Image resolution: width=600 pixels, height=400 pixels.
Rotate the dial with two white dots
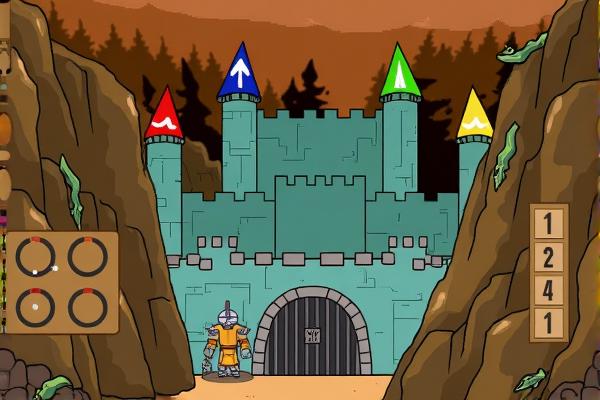point(35,258)
